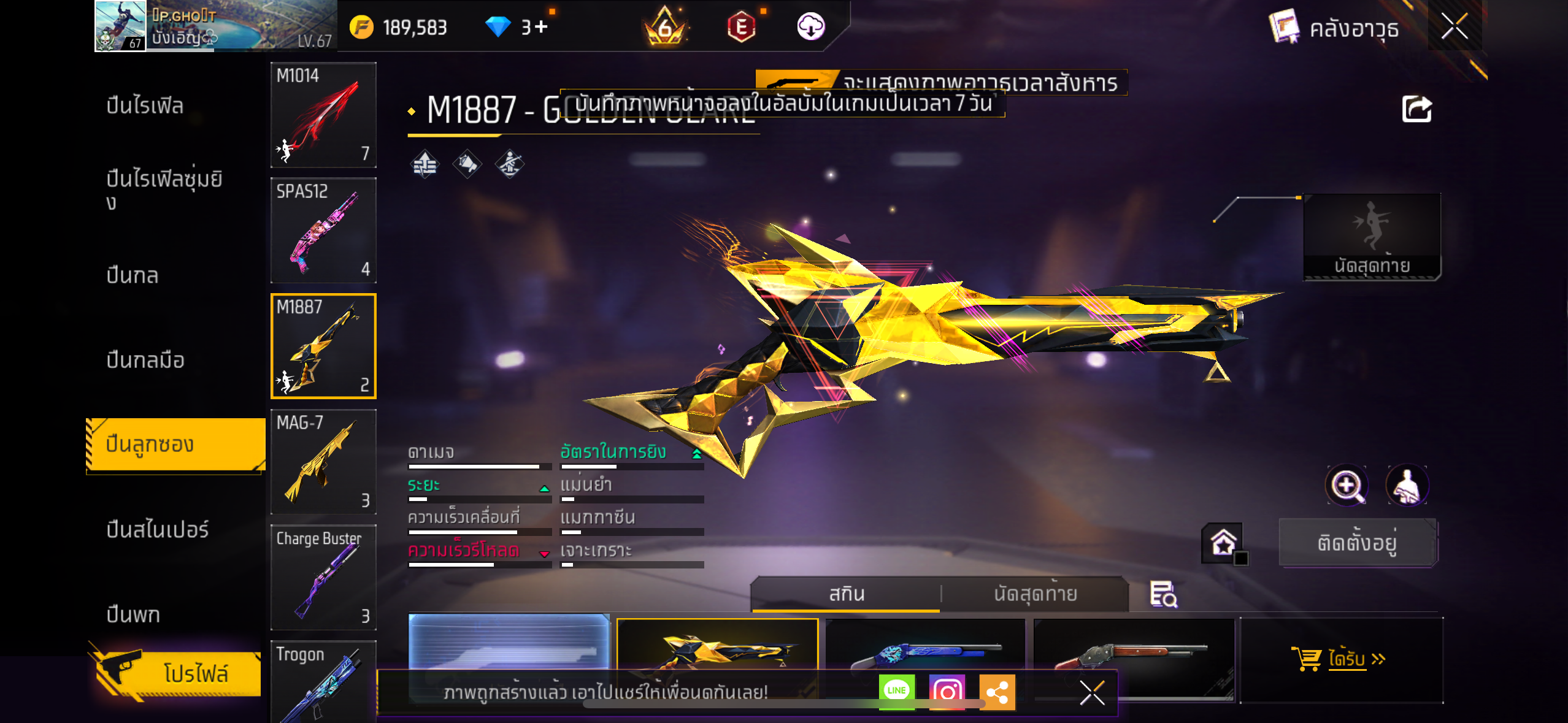Screen dimensions: 1568x723
Task: Choose the ปืนพก category
Action: [x=133, y=614]
